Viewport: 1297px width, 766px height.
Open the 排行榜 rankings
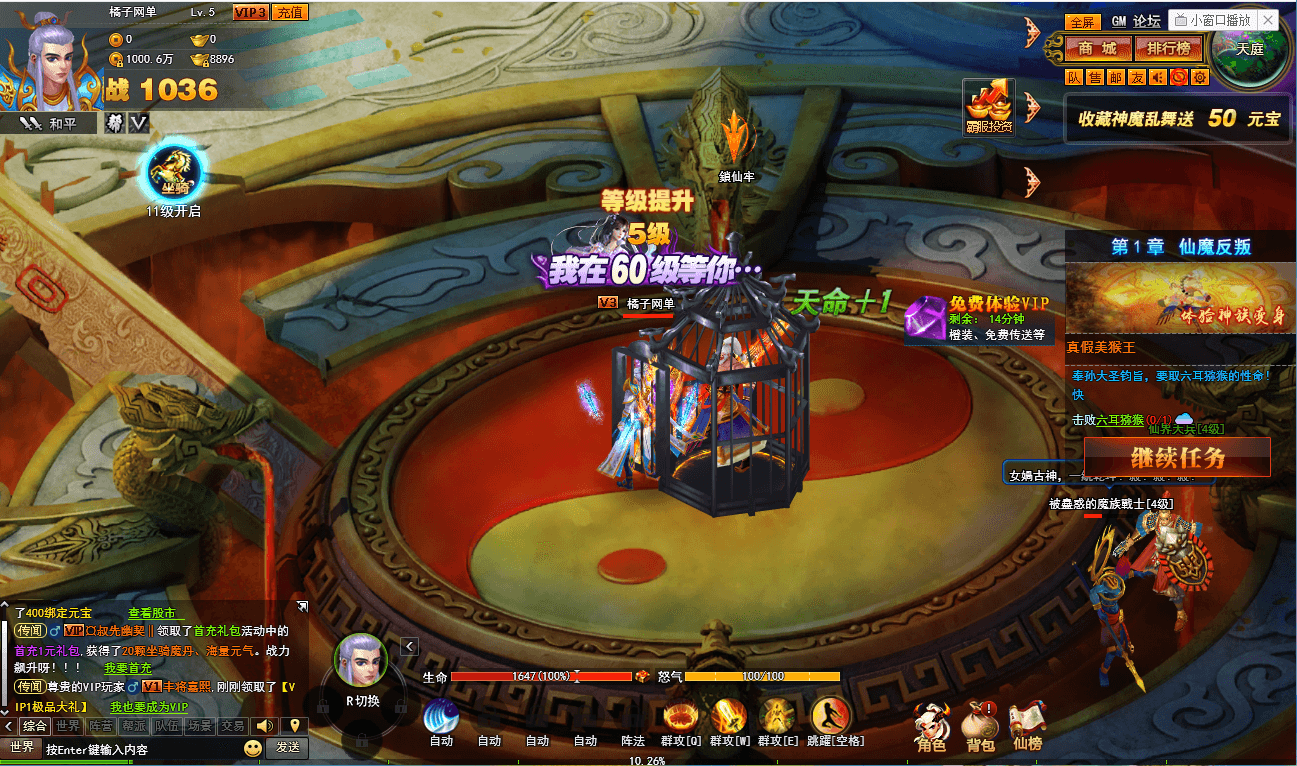click(x=1167, y=48)
